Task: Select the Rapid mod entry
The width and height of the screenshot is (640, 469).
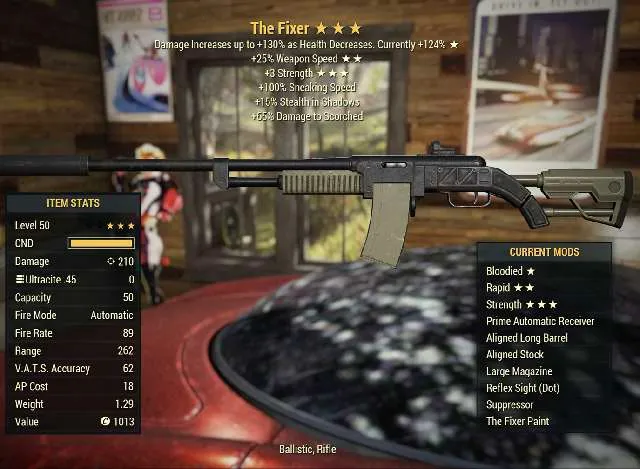Action: [510, 288]
